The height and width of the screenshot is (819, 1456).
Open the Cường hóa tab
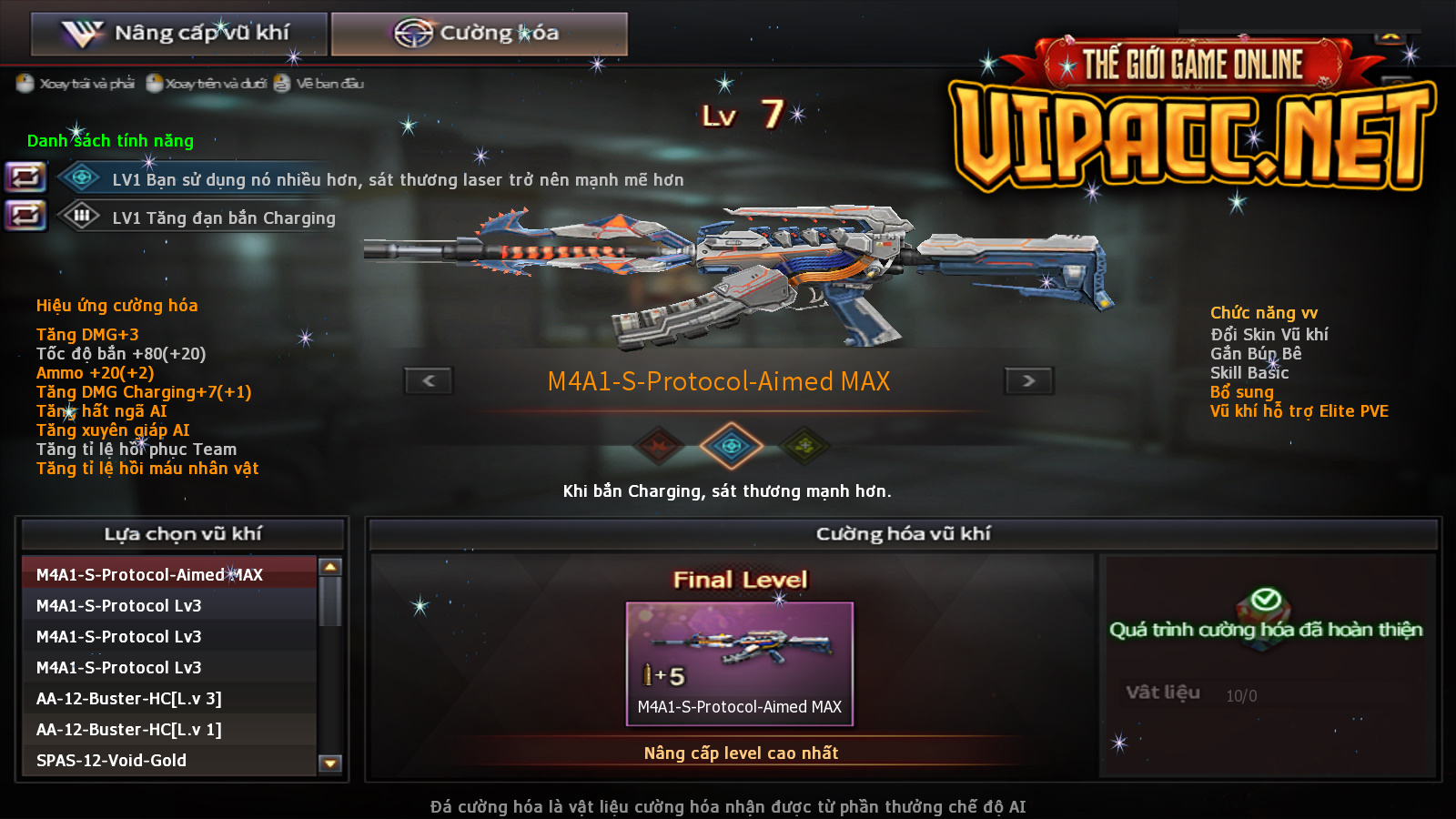click(x=479, y=34)
